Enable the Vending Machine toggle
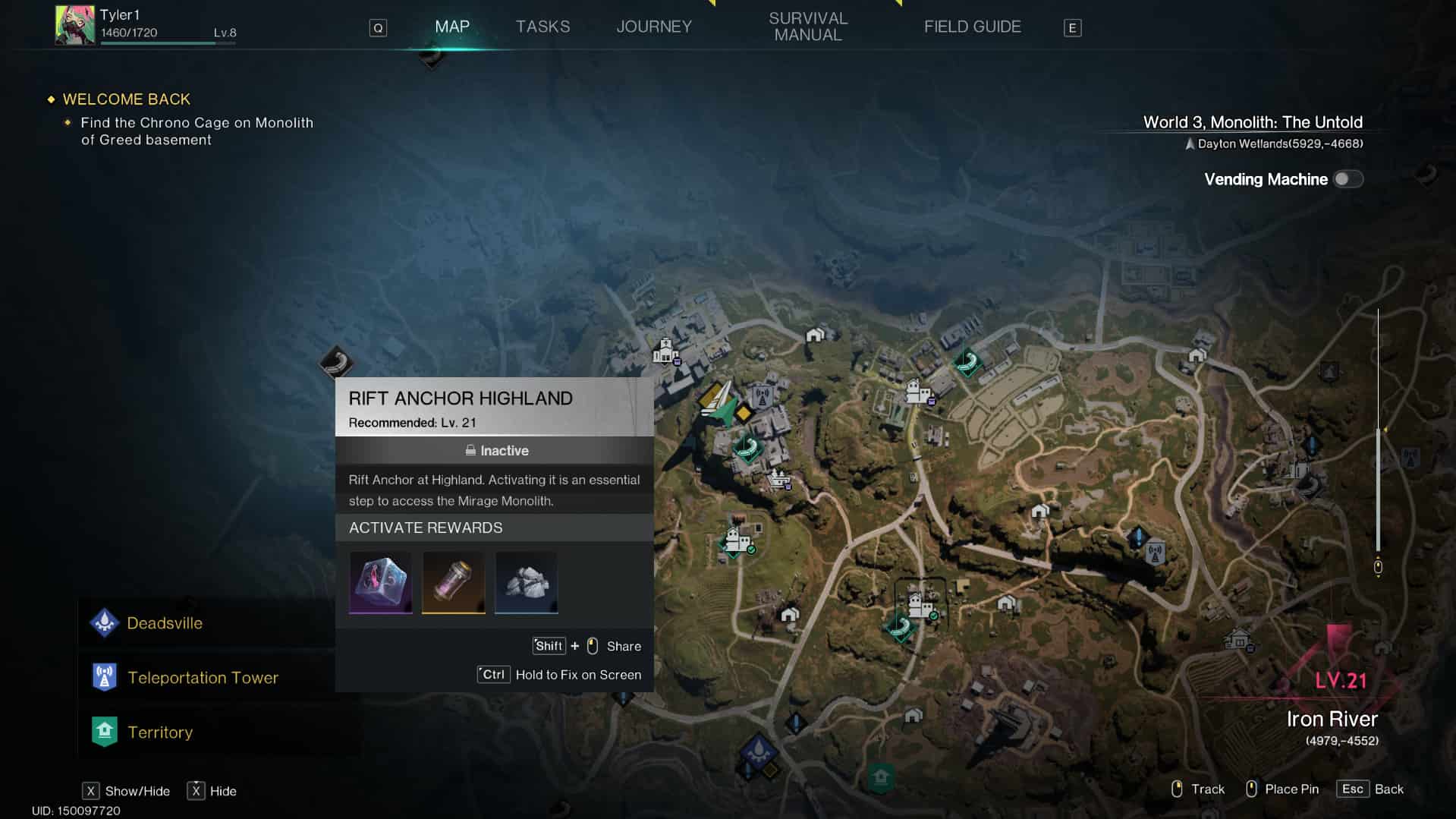 click(x=1349, y=179)
